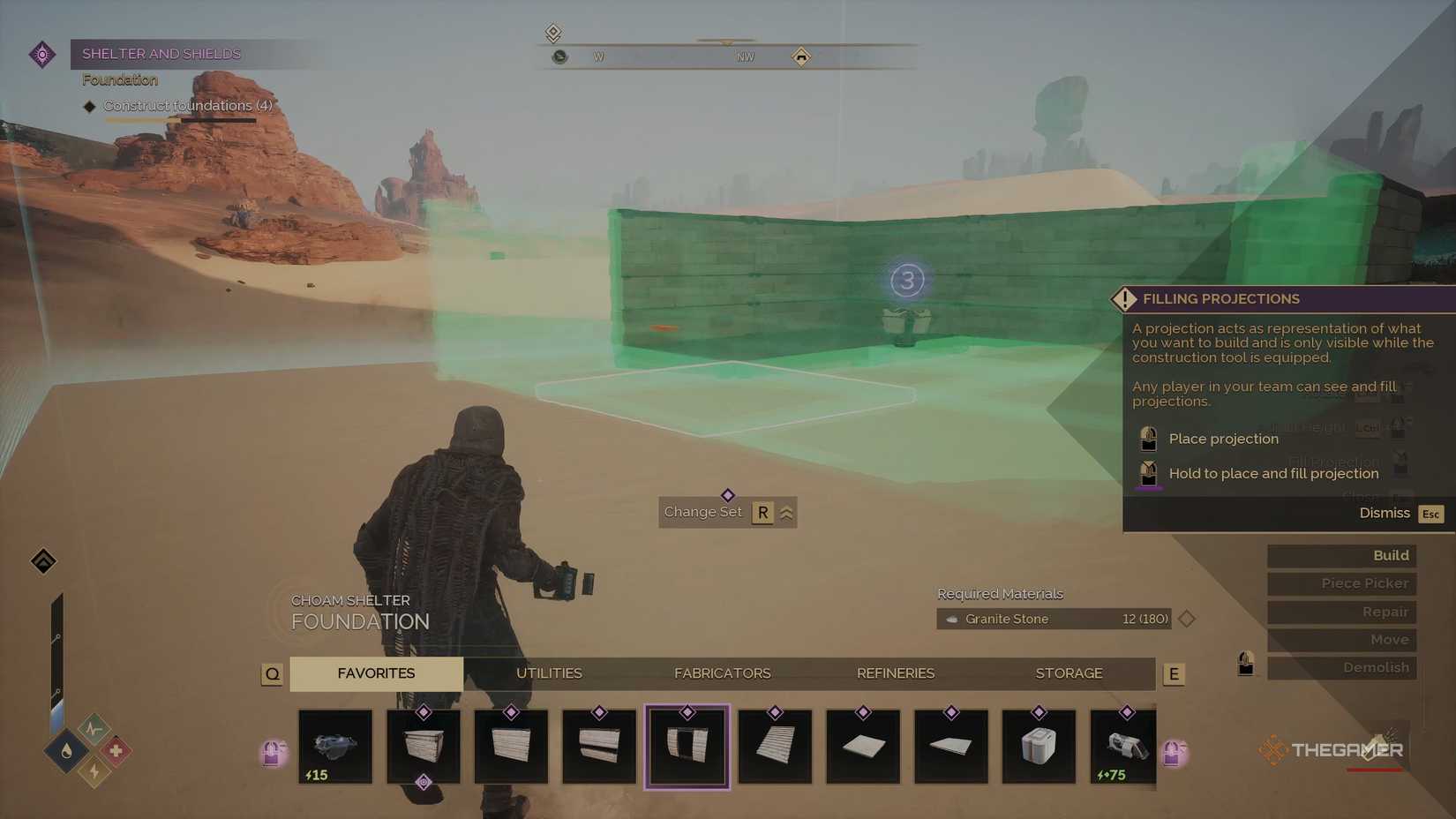Viewport: 1456px width, 819px height.
Task: Open the Refineries tab
Action: (895, 673)
